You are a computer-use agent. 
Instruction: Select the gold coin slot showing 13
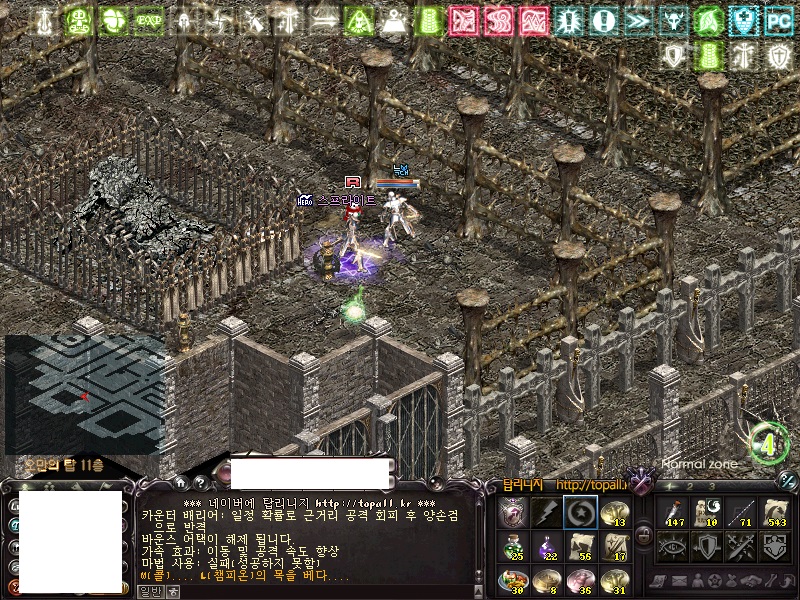(613, 513)
